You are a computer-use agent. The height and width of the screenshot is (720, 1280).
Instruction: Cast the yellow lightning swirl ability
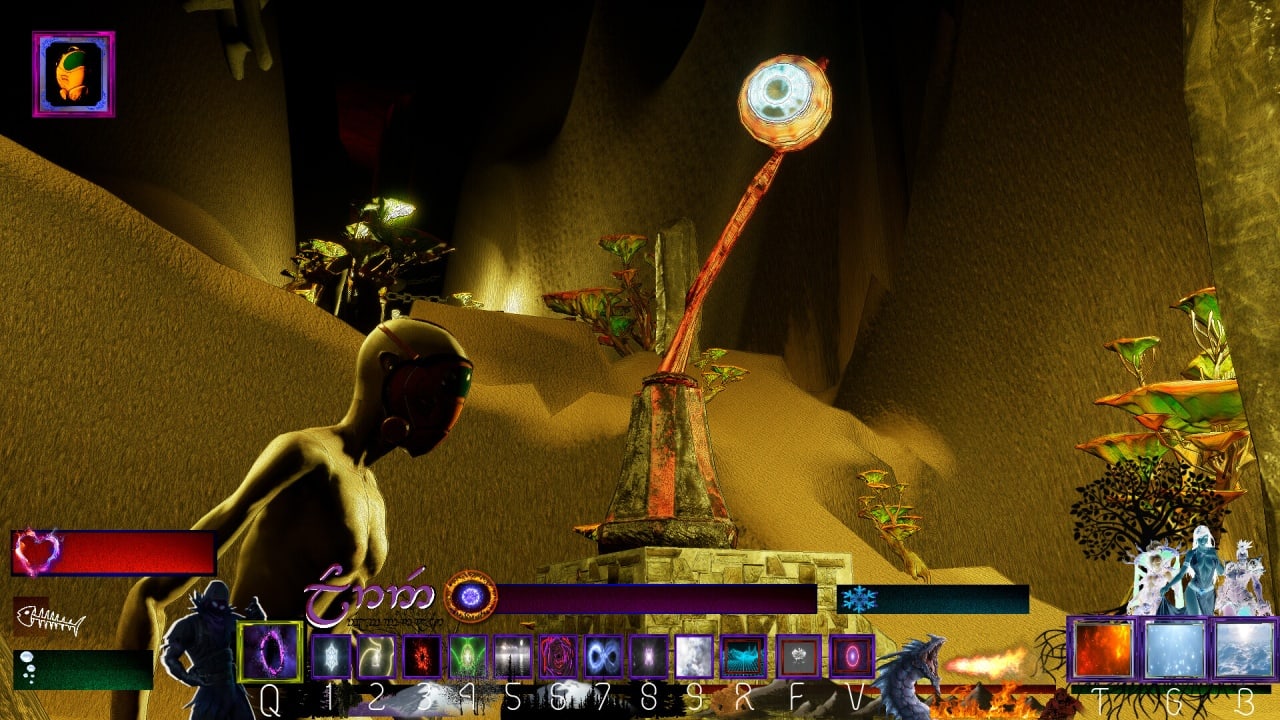point(376,657)
